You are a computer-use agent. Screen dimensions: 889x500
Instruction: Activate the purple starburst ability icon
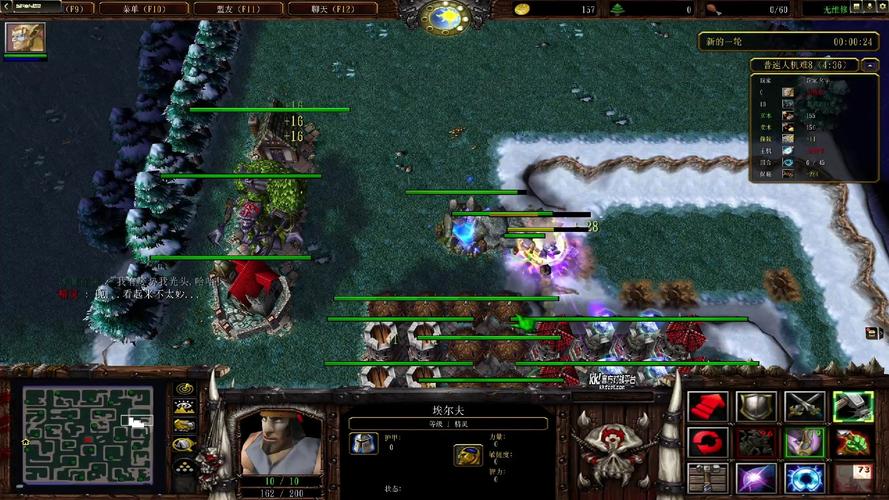point(755,478)
